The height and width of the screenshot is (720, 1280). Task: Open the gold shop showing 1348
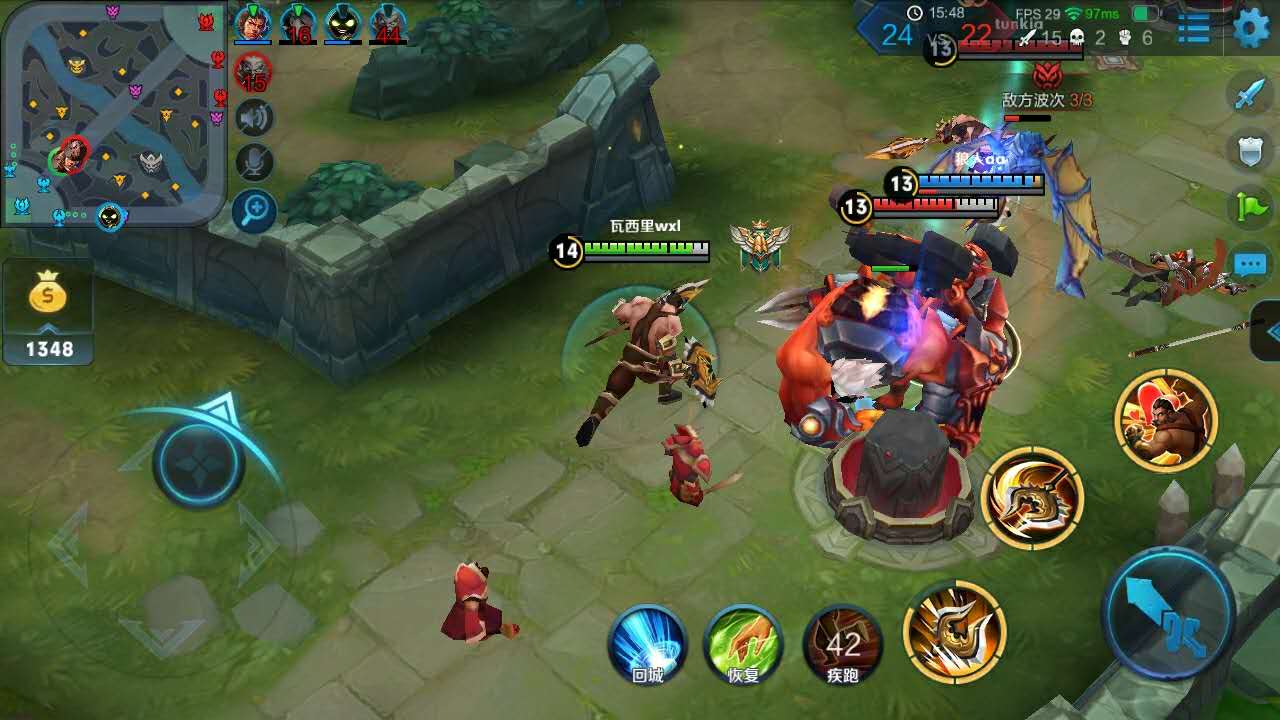click(47, 310)
